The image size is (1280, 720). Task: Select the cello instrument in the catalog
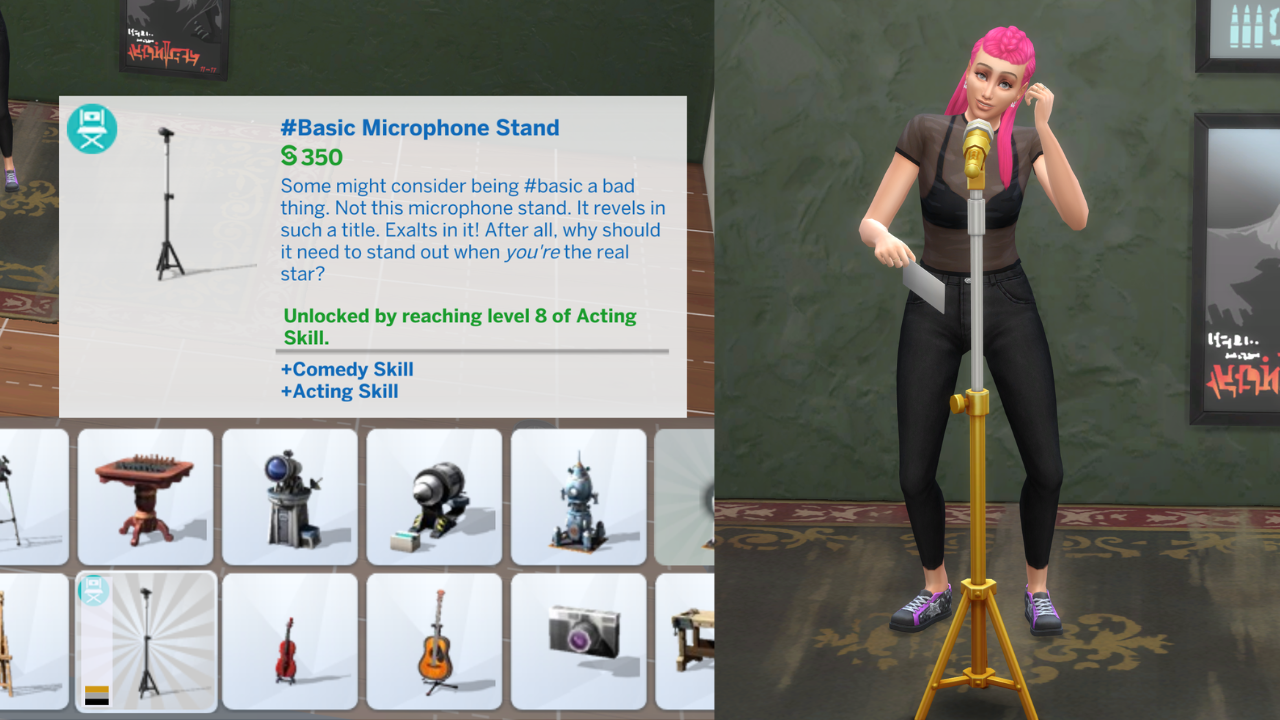pyautogui.click(x=289, y=643)
